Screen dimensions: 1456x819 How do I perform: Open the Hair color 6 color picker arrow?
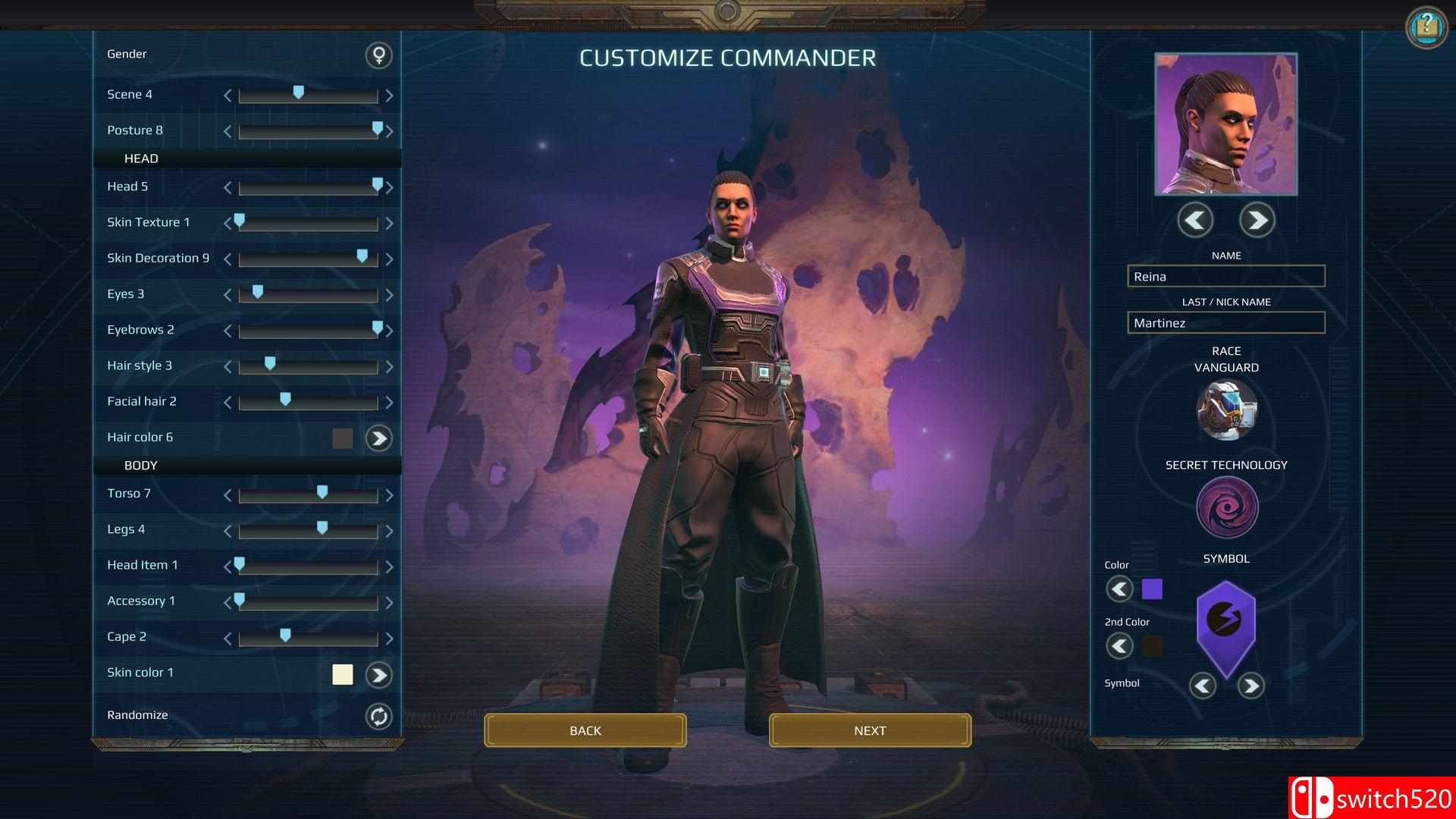click(x=378, y=438)
